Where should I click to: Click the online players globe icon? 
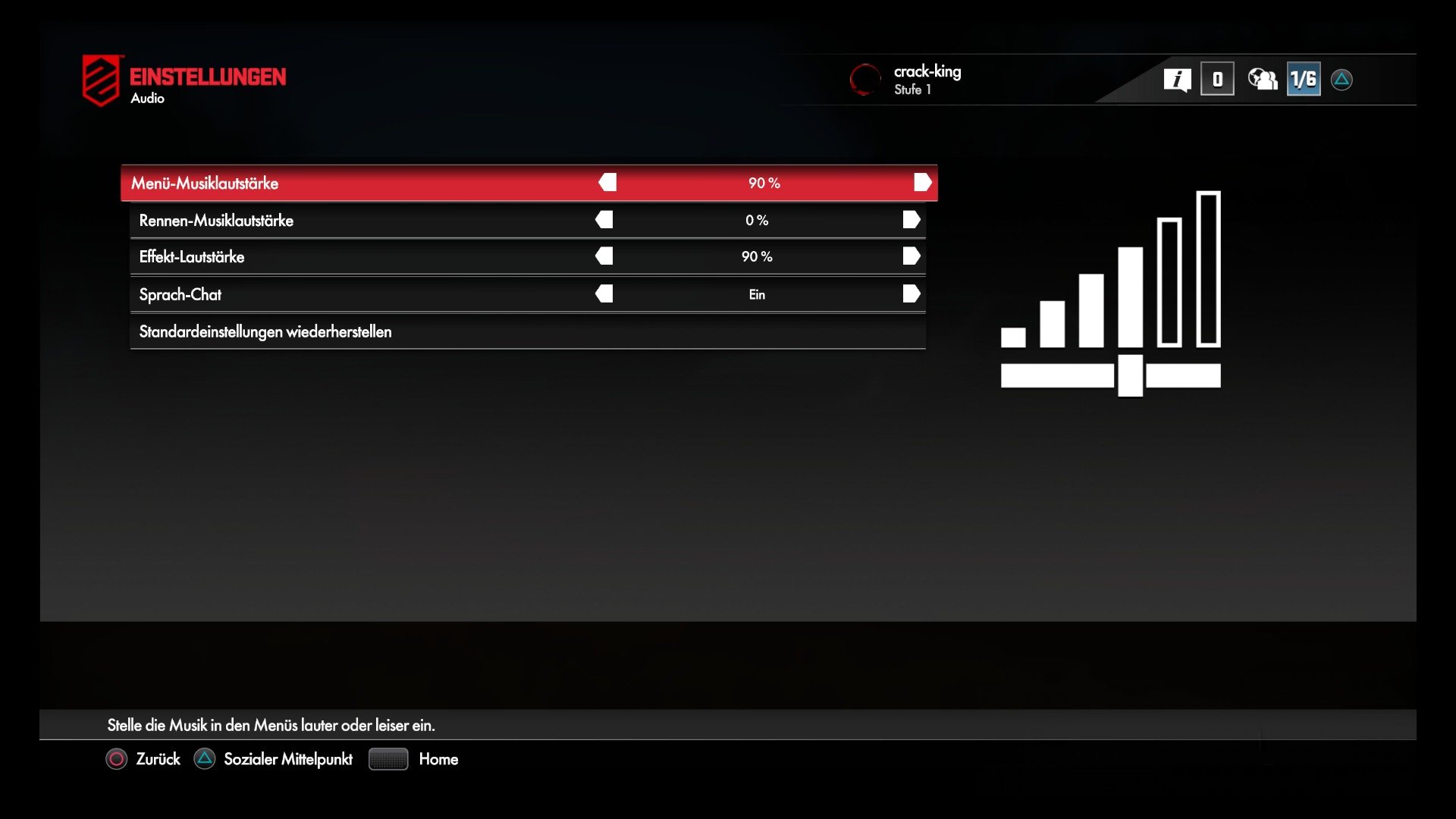coord(1261,79)
